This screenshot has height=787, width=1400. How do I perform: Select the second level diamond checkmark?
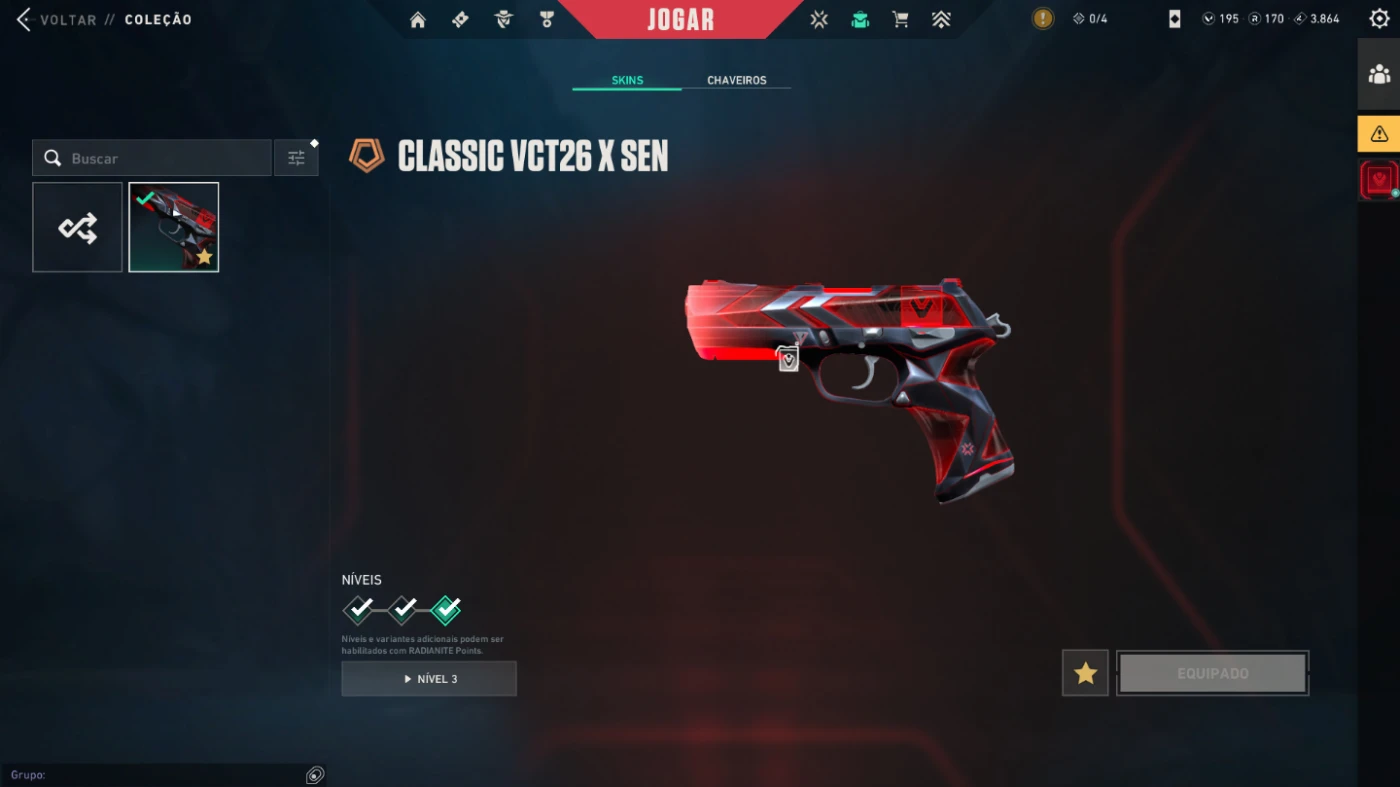tap(402, 608)
